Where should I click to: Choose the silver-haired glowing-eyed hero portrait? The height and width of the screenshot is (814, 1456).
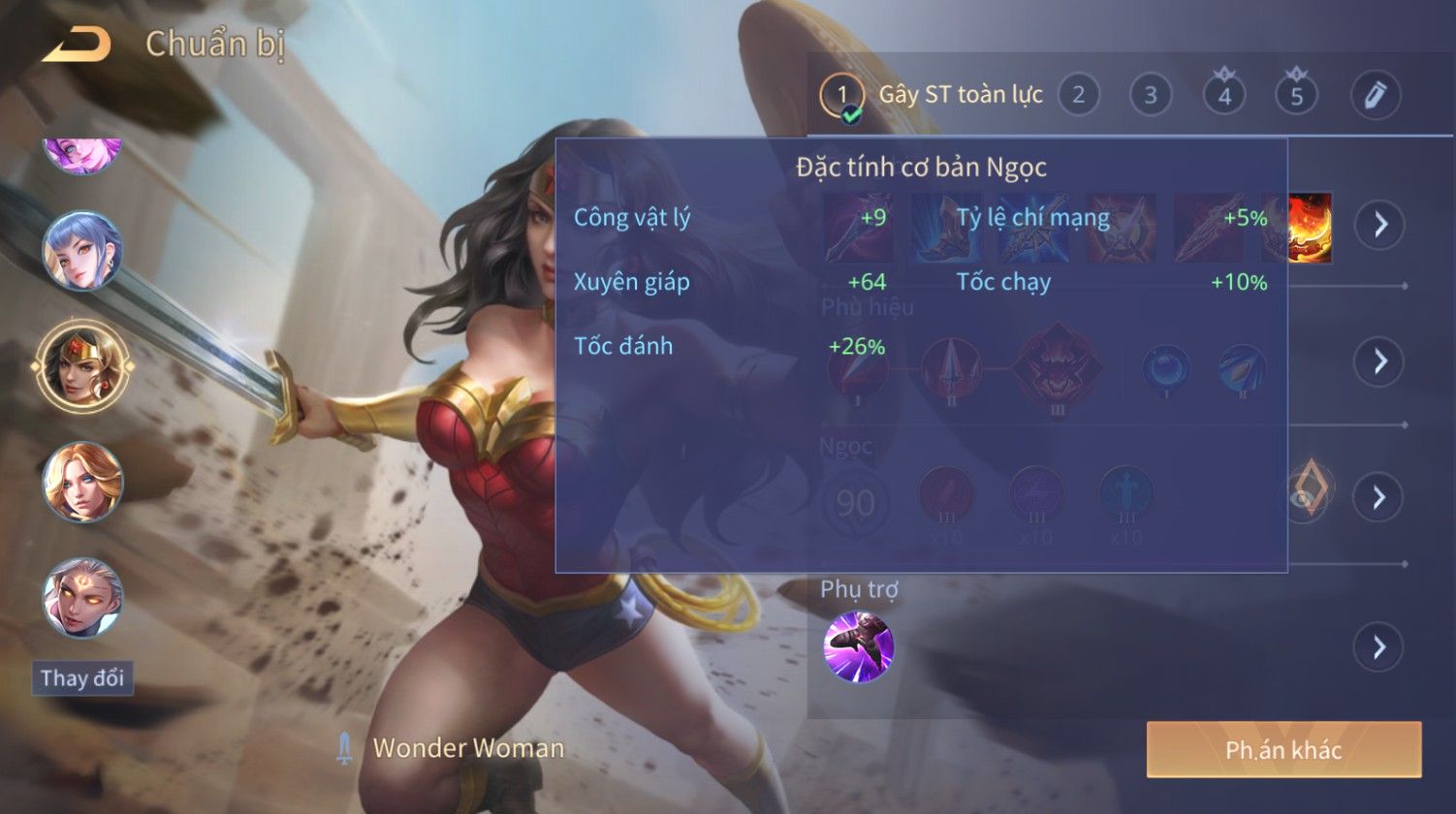[82, 597]
